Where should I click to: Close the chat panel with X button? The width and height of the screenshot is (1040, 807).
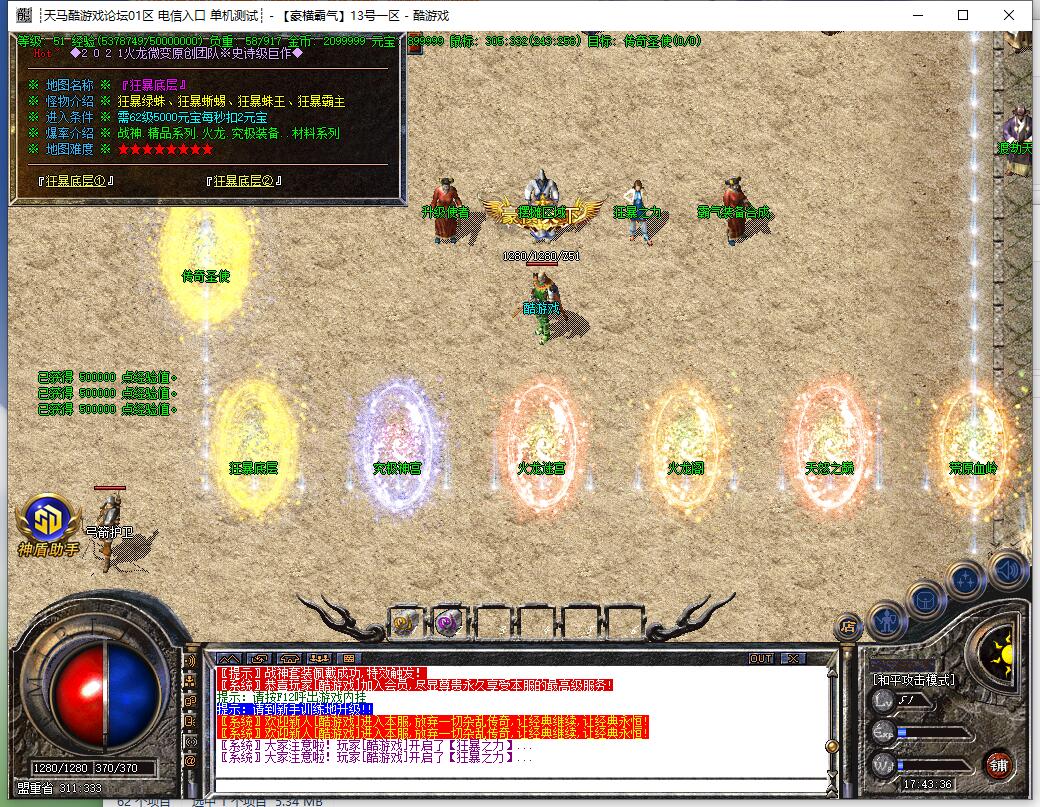[793, 658]
